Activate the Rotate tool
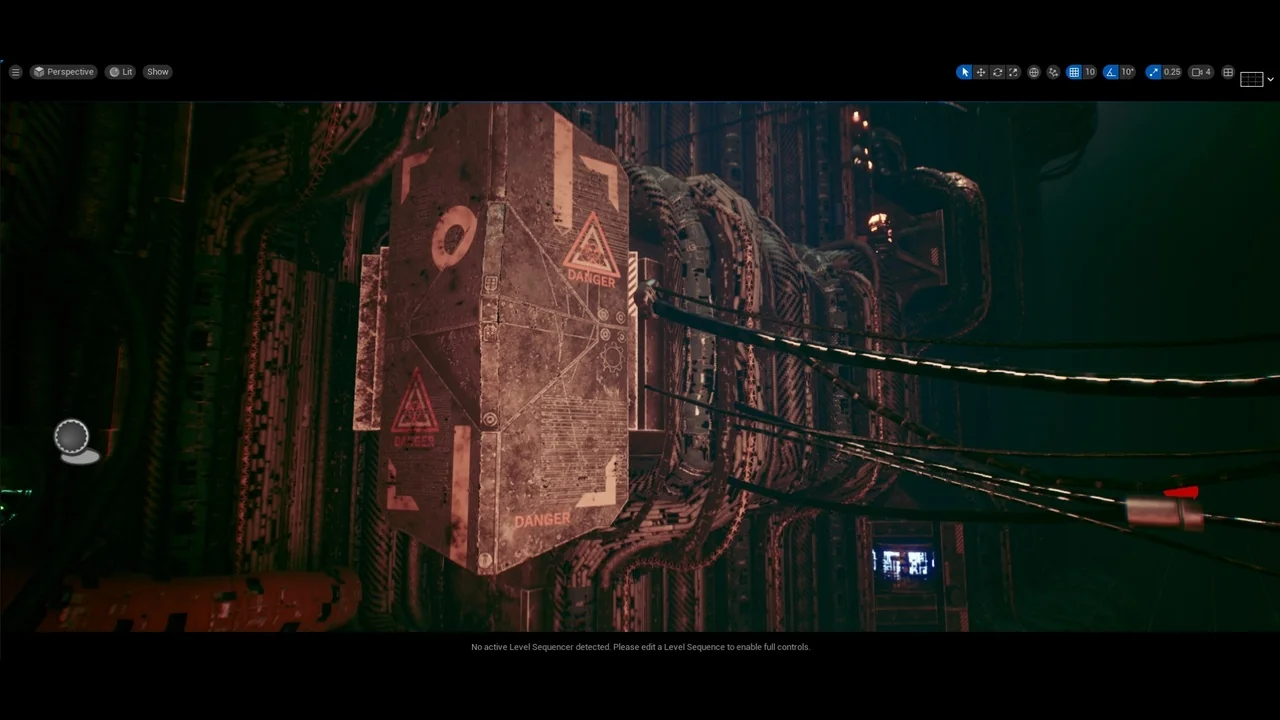 [997, 71]
